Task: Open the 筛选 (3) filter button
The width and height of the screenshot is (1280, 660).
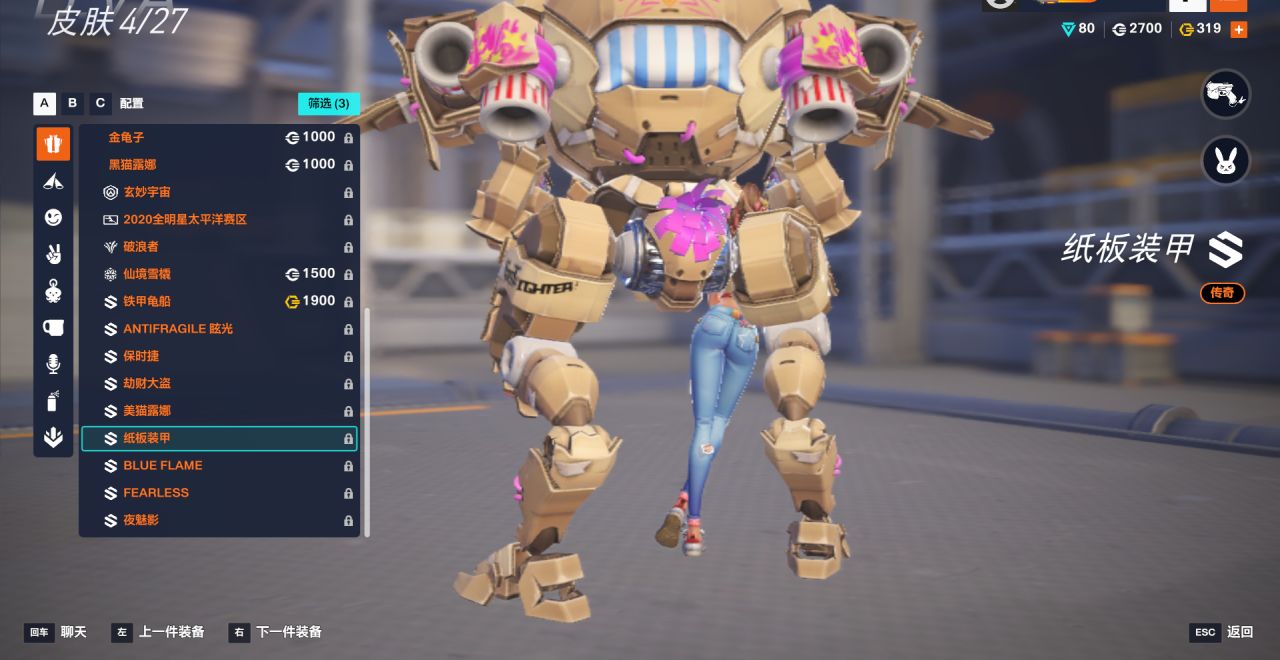Action: click(328, 103)
